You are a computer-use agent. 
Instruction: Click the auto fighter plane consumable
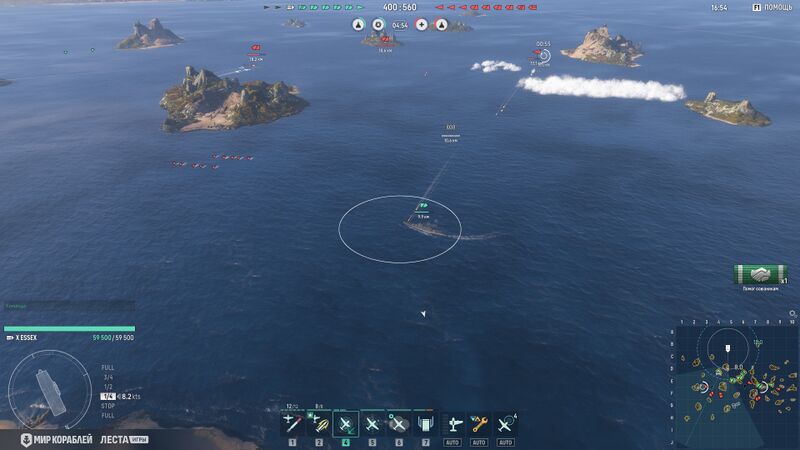point(452,424)
